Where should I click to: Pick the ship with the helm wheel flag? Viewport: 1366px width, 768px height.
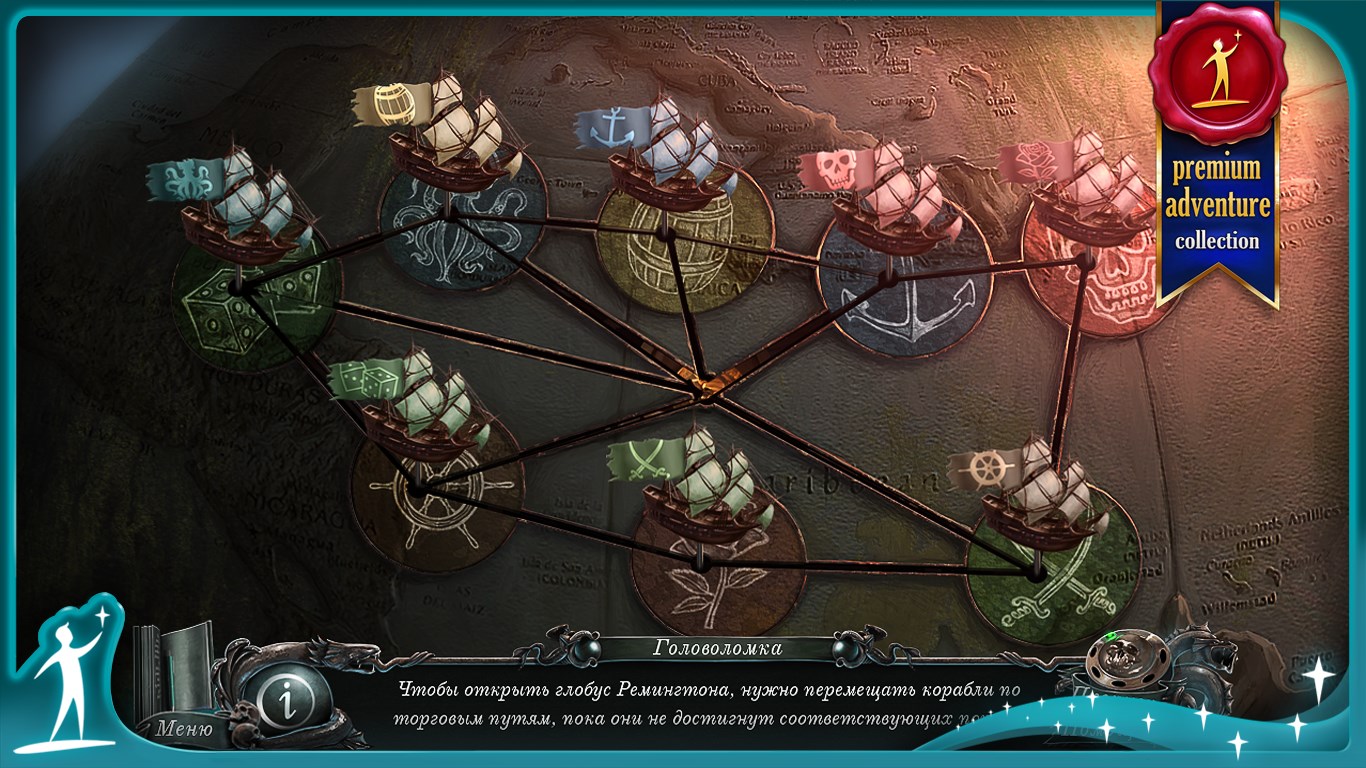[x=1040, y=497]
